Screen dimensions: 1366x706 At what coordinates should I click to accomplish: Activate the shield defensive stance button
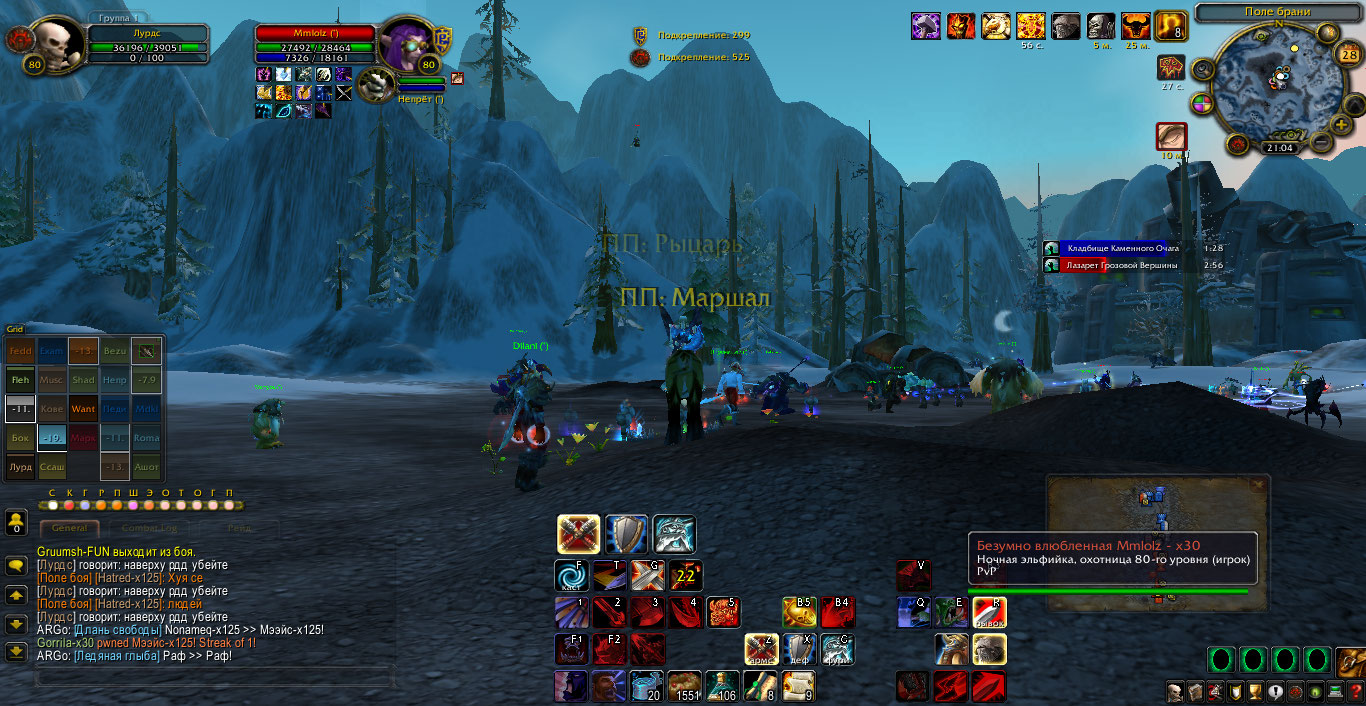pyautogui.click(x=626, y=535)
